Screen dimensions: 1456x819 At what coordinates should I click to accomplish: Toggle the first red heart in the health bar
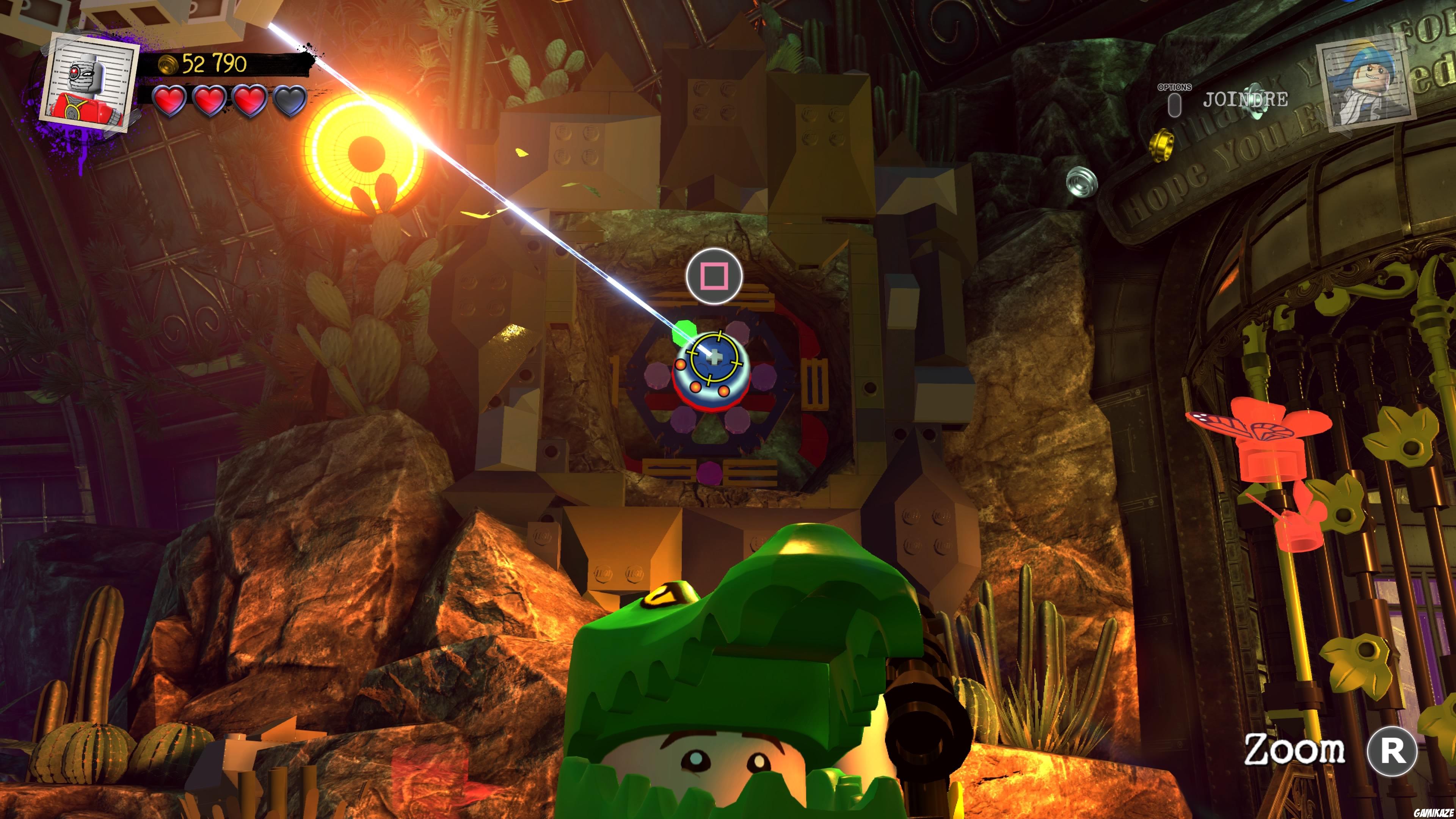169,102
